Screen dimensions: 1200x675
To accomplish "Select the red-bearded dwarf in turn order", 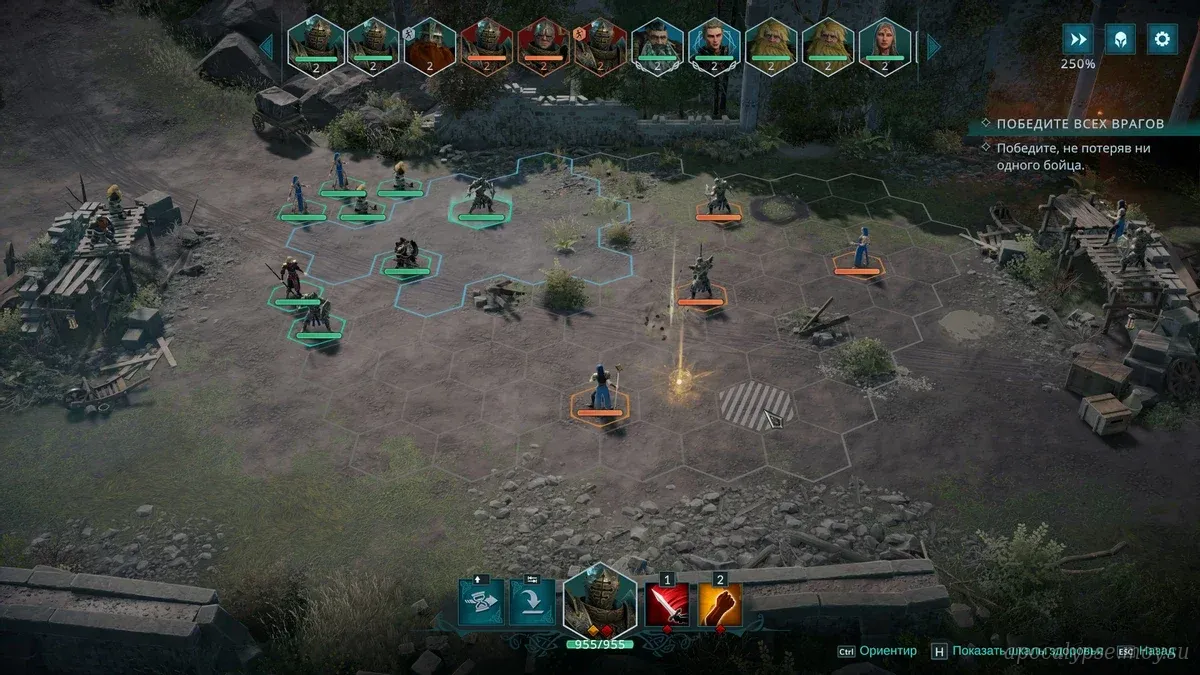I will 430,46.
